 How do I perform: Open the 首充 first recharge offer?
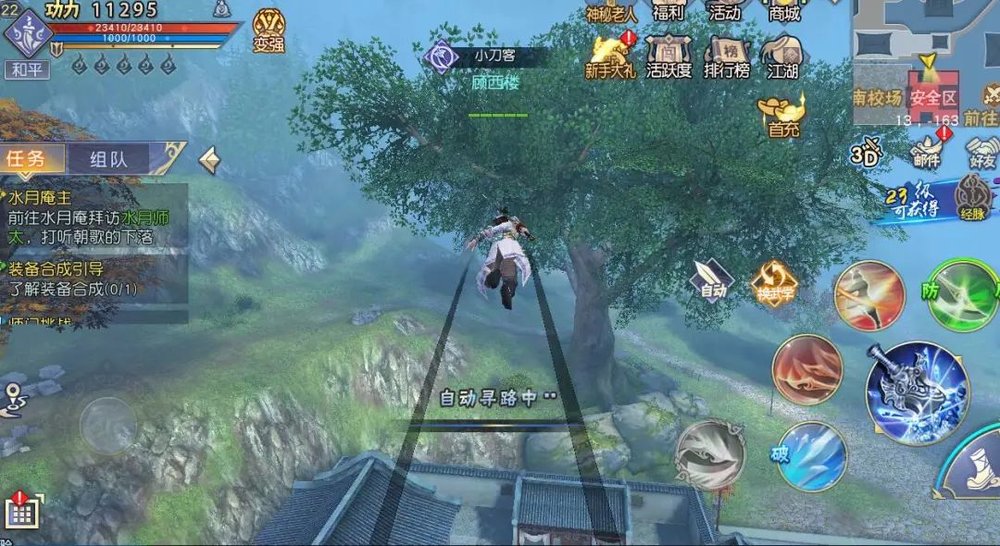783,114
